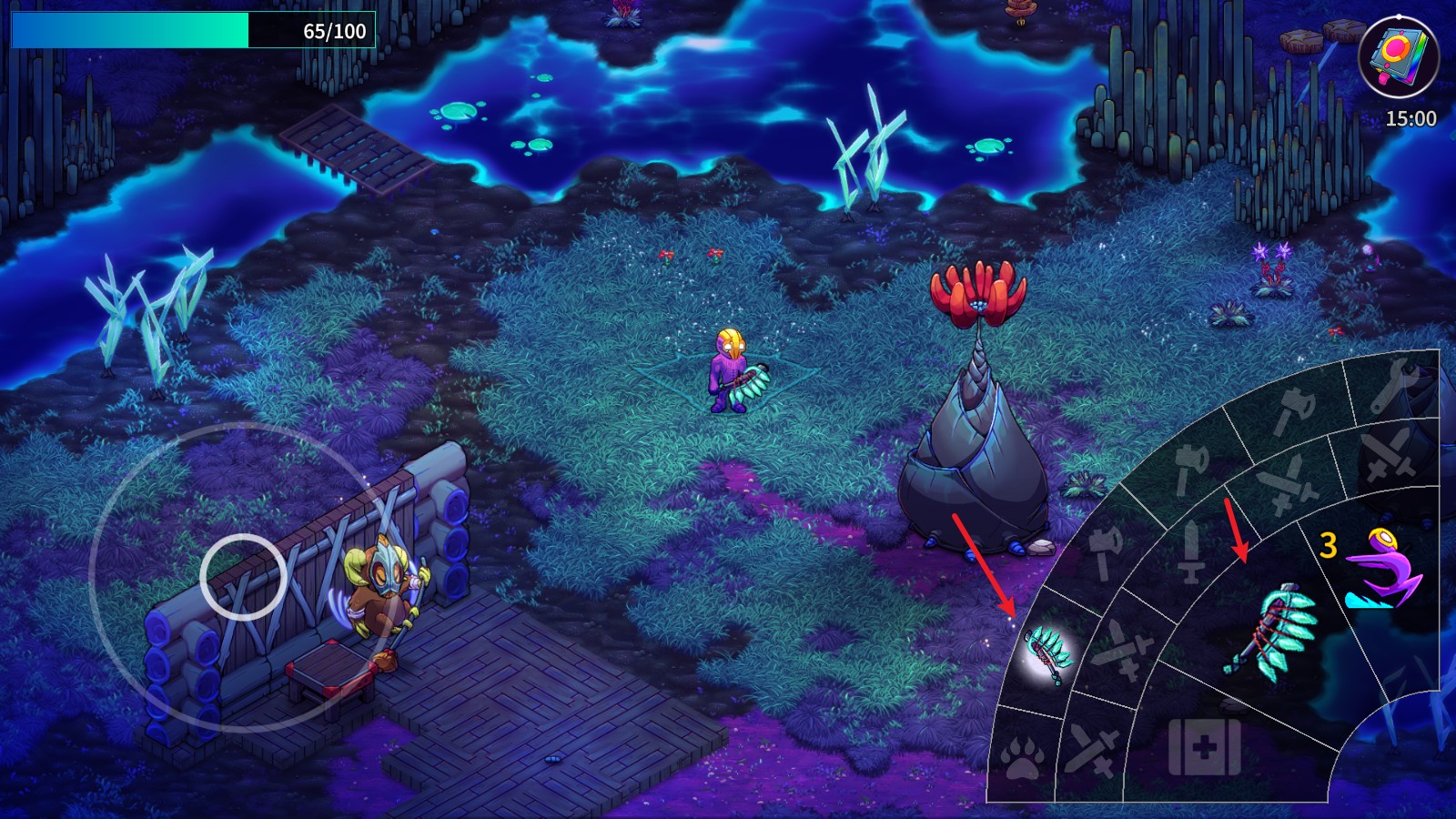Tap the virtual joystick thumb circle
The image size is (1456, 819).
[243, 576]
